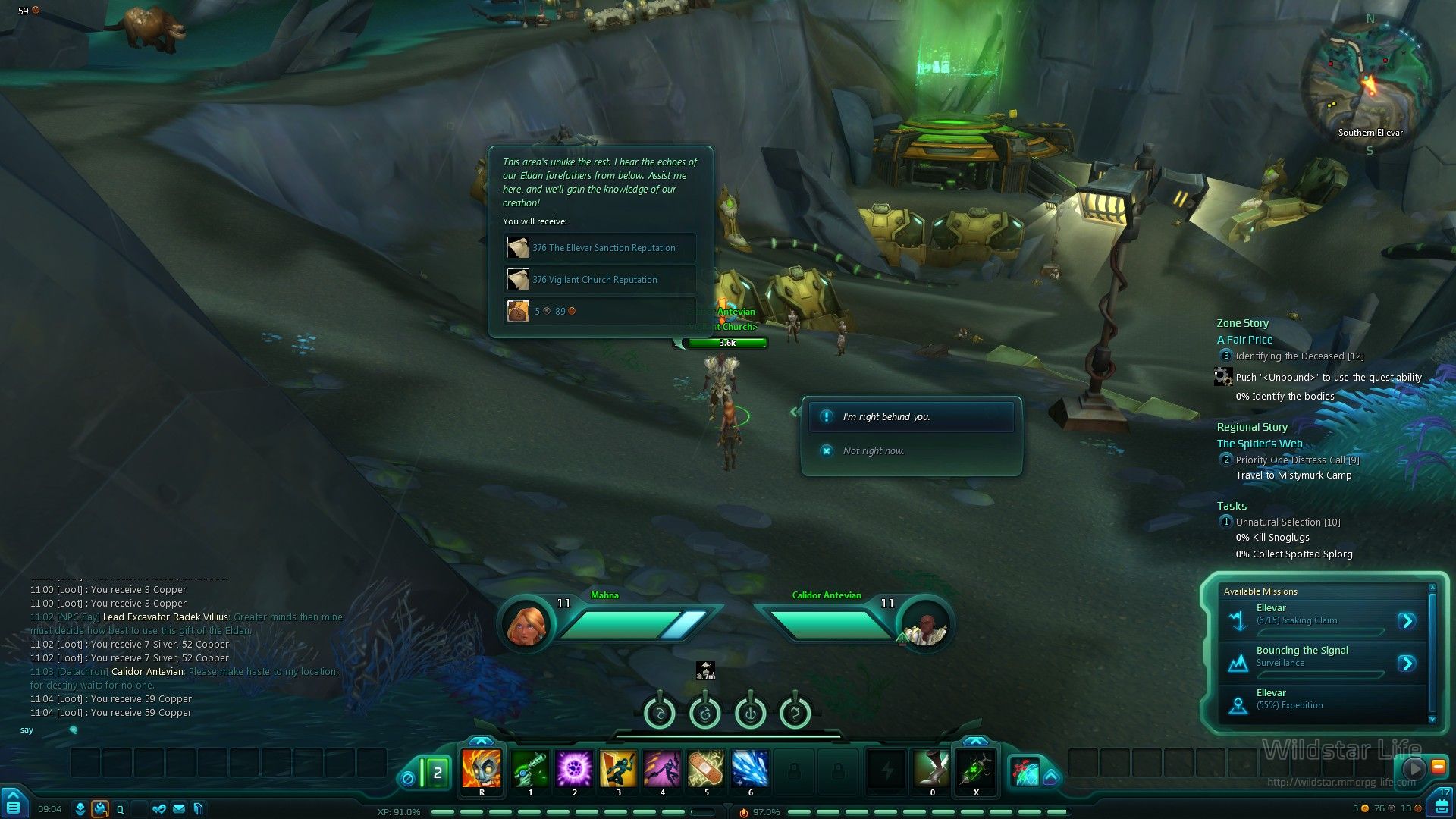
Task: Expand the Ellevar Staking Claim mission arrow
Action: [x=1407, y=621]
